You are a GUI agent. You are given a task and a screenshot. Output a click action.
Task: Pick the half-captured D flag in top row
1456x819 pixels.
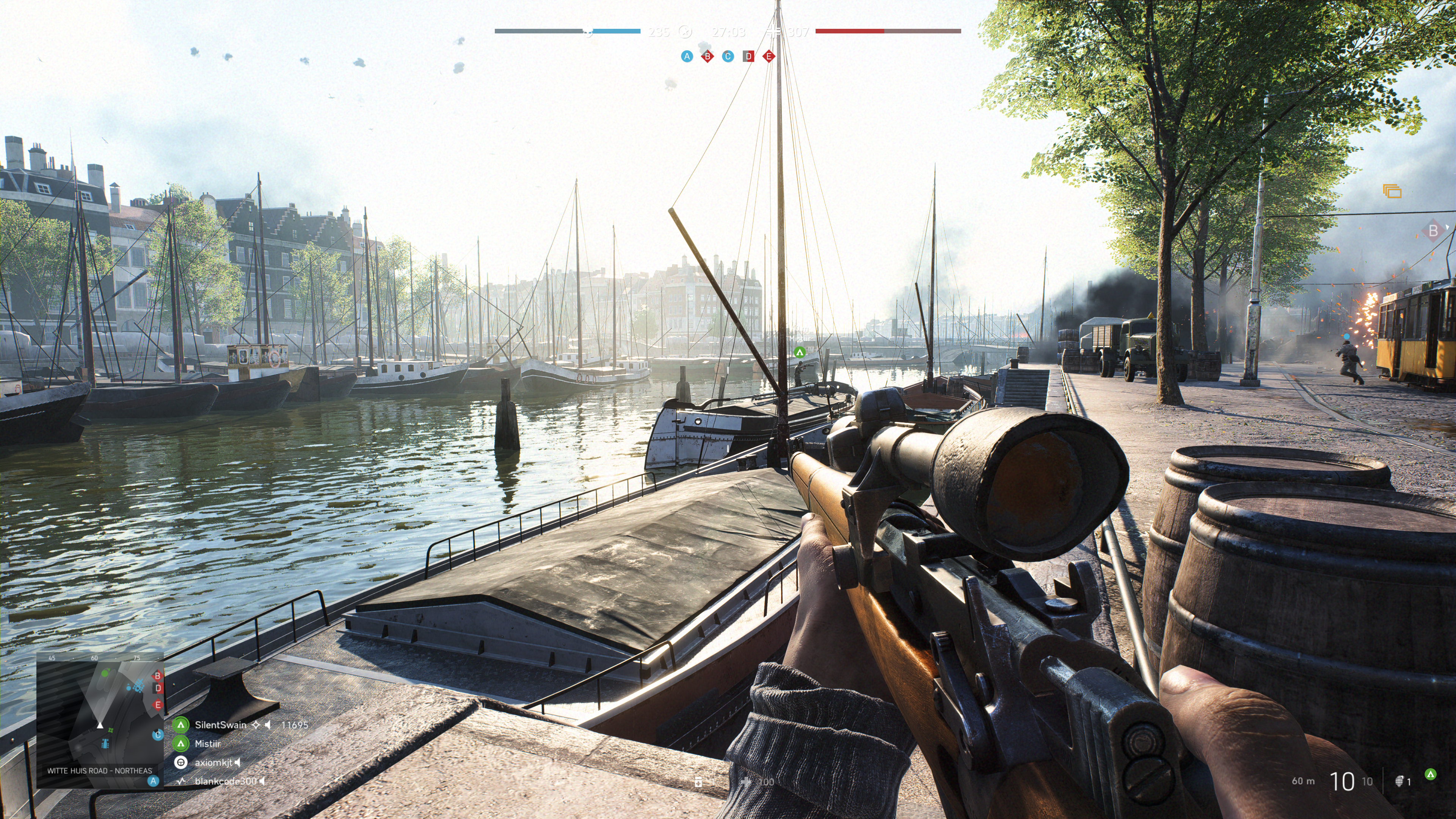[748, 56]
